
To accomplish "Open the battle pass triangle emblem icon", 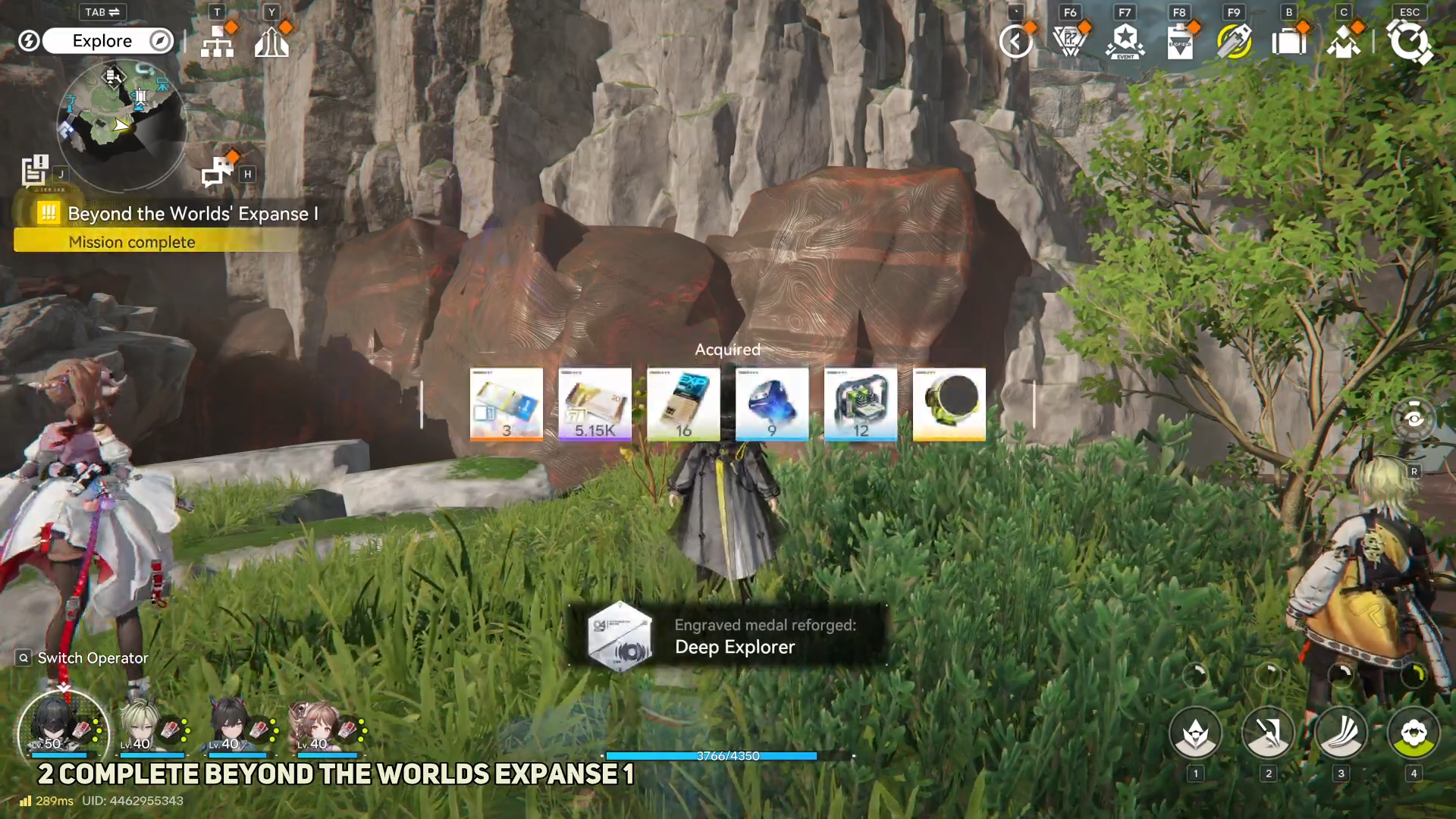I will pos(1070,42).
